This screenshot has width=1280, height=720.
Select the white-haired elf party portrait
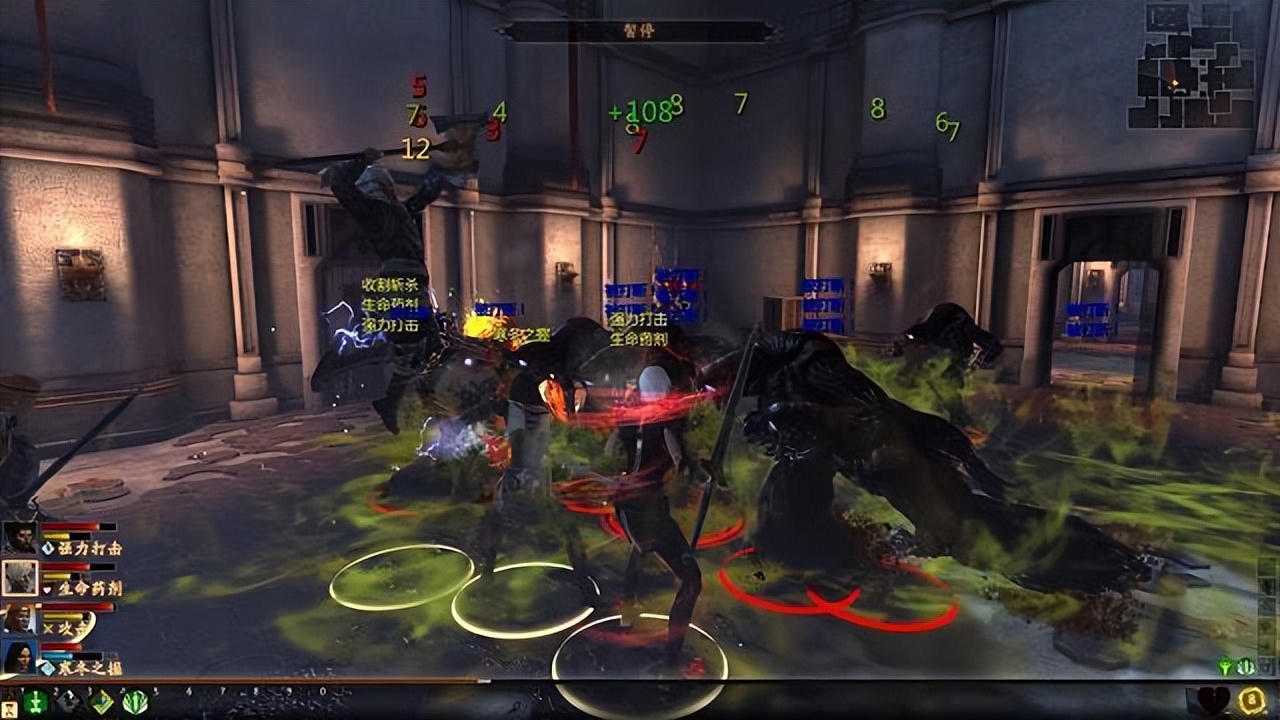(x=19, y=577)
